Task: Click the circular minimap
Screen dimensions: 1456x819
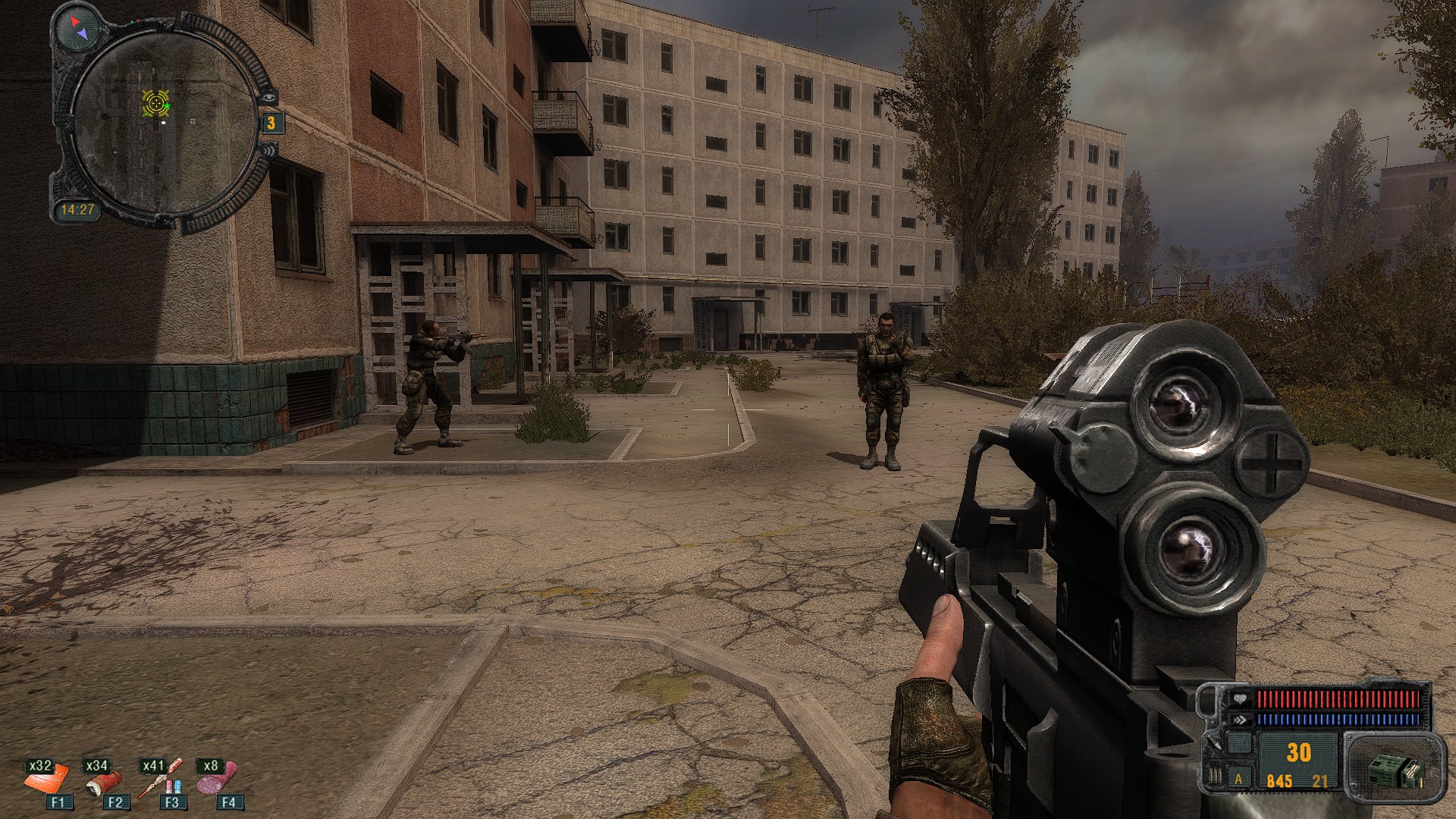Action: pyautogui.click(x=165, y=121)
